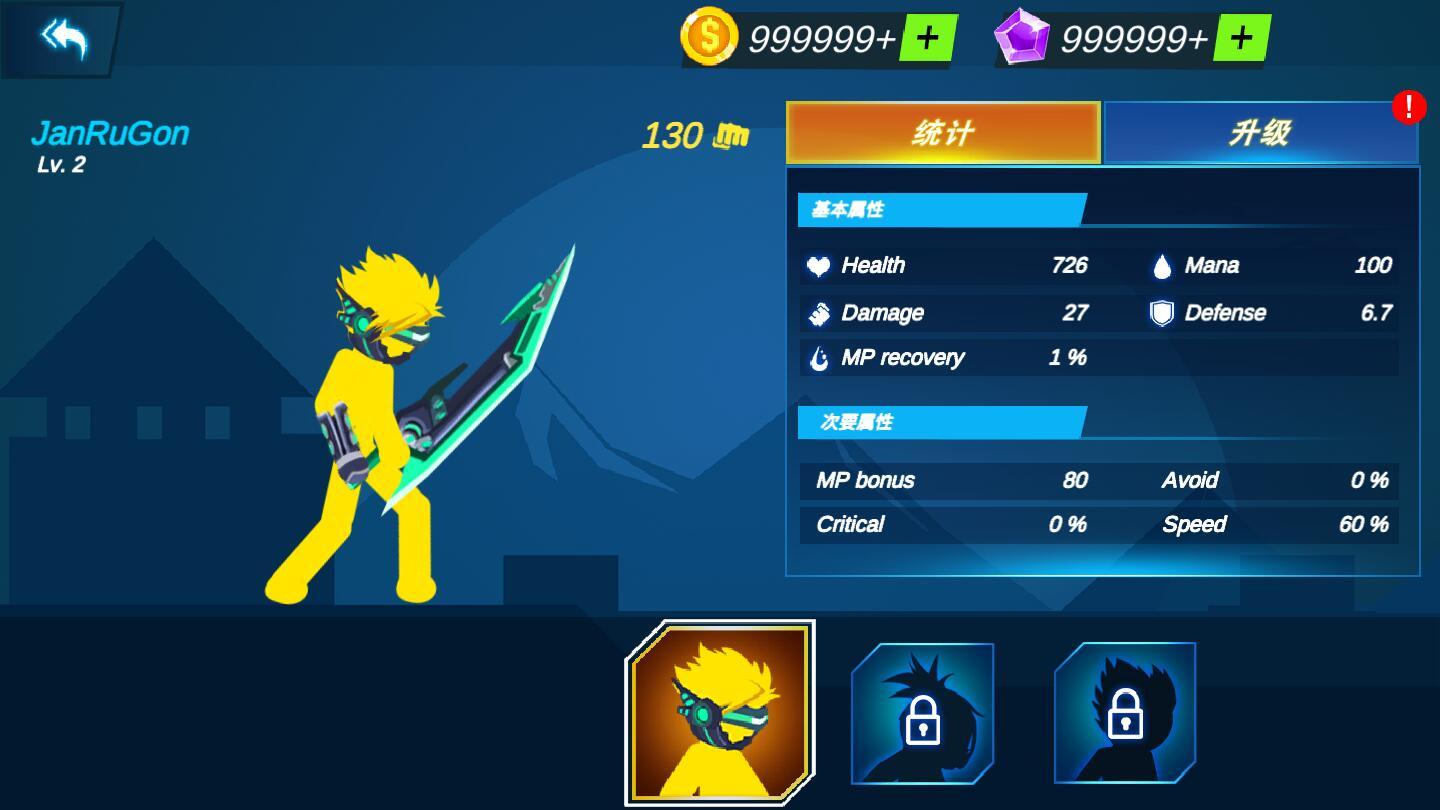Pick the locked short-haired character tile
1440x810 pixels.
1125,713
